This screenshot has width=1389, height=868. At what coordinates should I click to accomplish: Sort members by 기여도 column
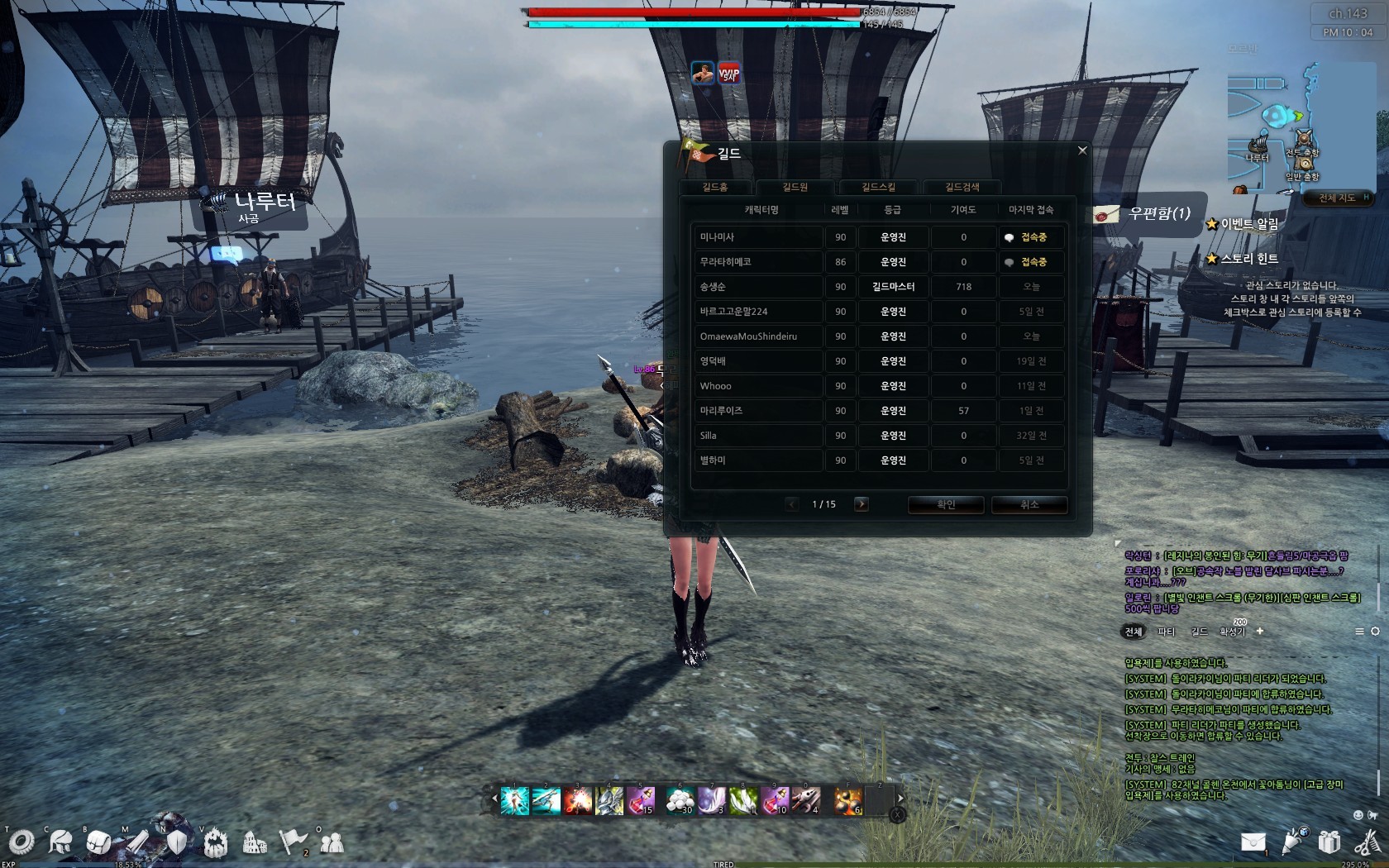coord(963,210)
